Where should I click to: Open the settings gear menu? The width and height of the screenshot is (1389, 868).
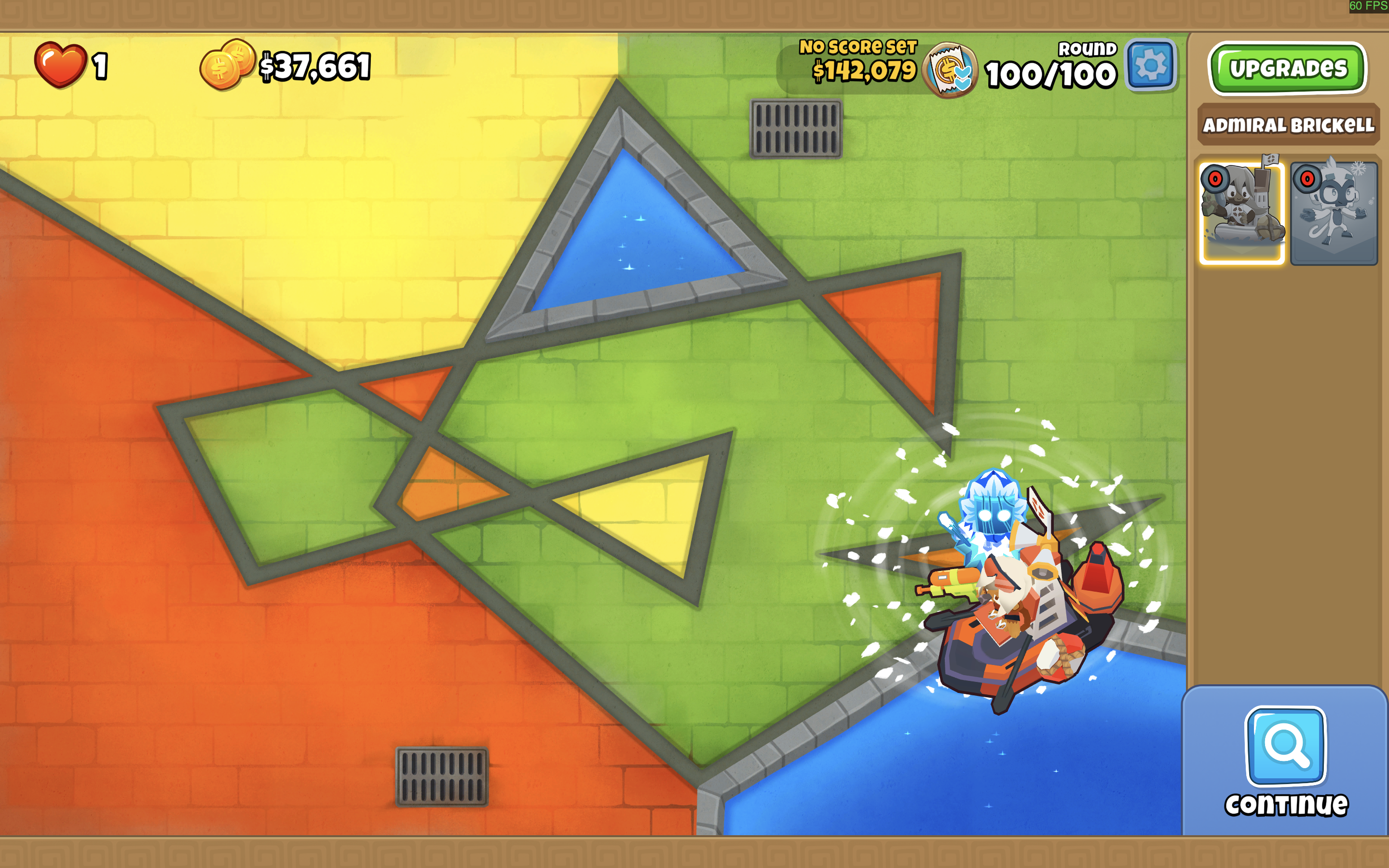(x=1150, y=66)
